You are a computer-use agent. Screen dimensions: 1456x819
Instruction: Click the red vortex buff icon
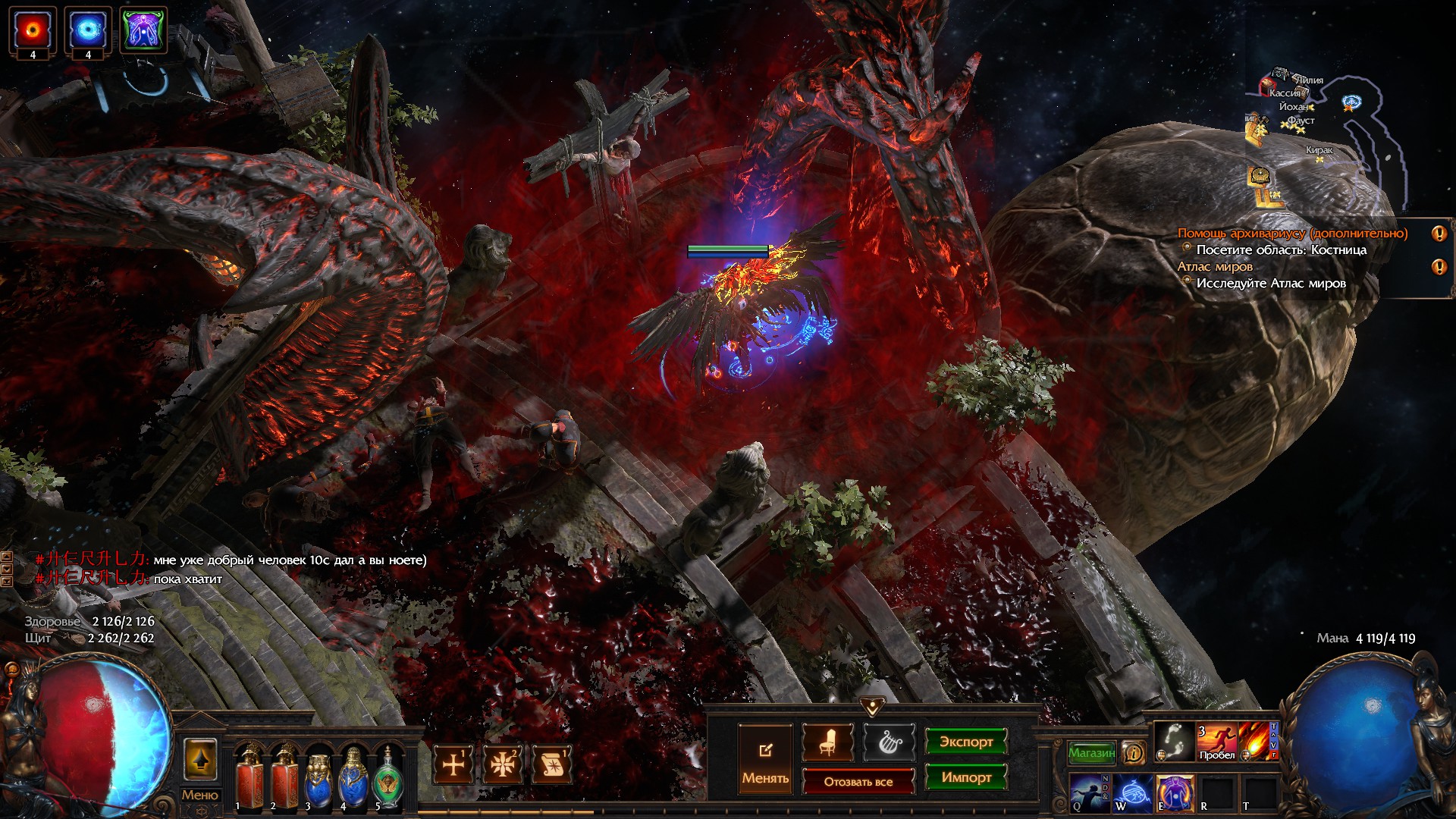click(x=33, y=30)
